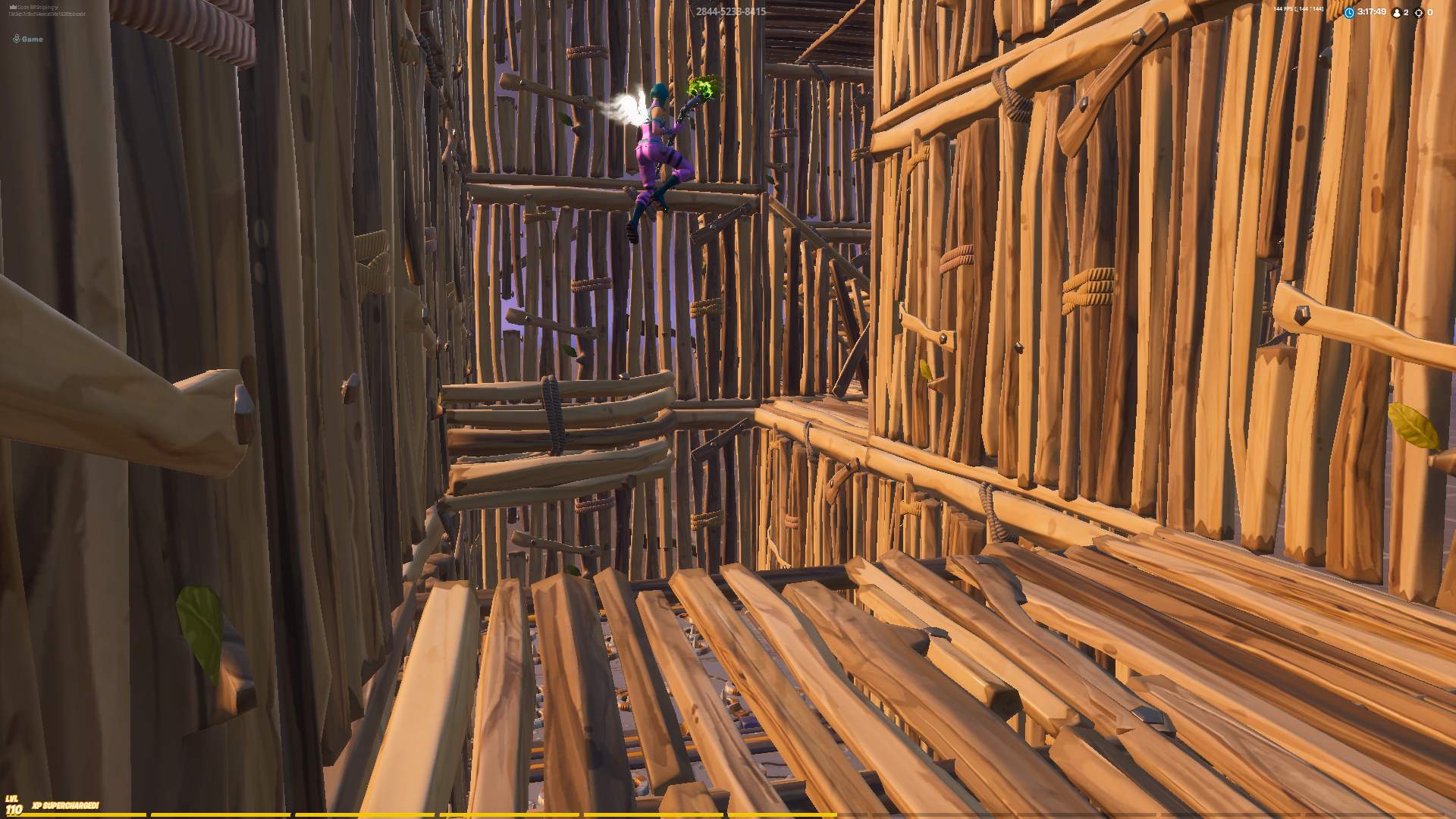This screenshot has width=1456, height=819.
Task: Click the crosshair eliminations icon
Action: point(1417,13)
